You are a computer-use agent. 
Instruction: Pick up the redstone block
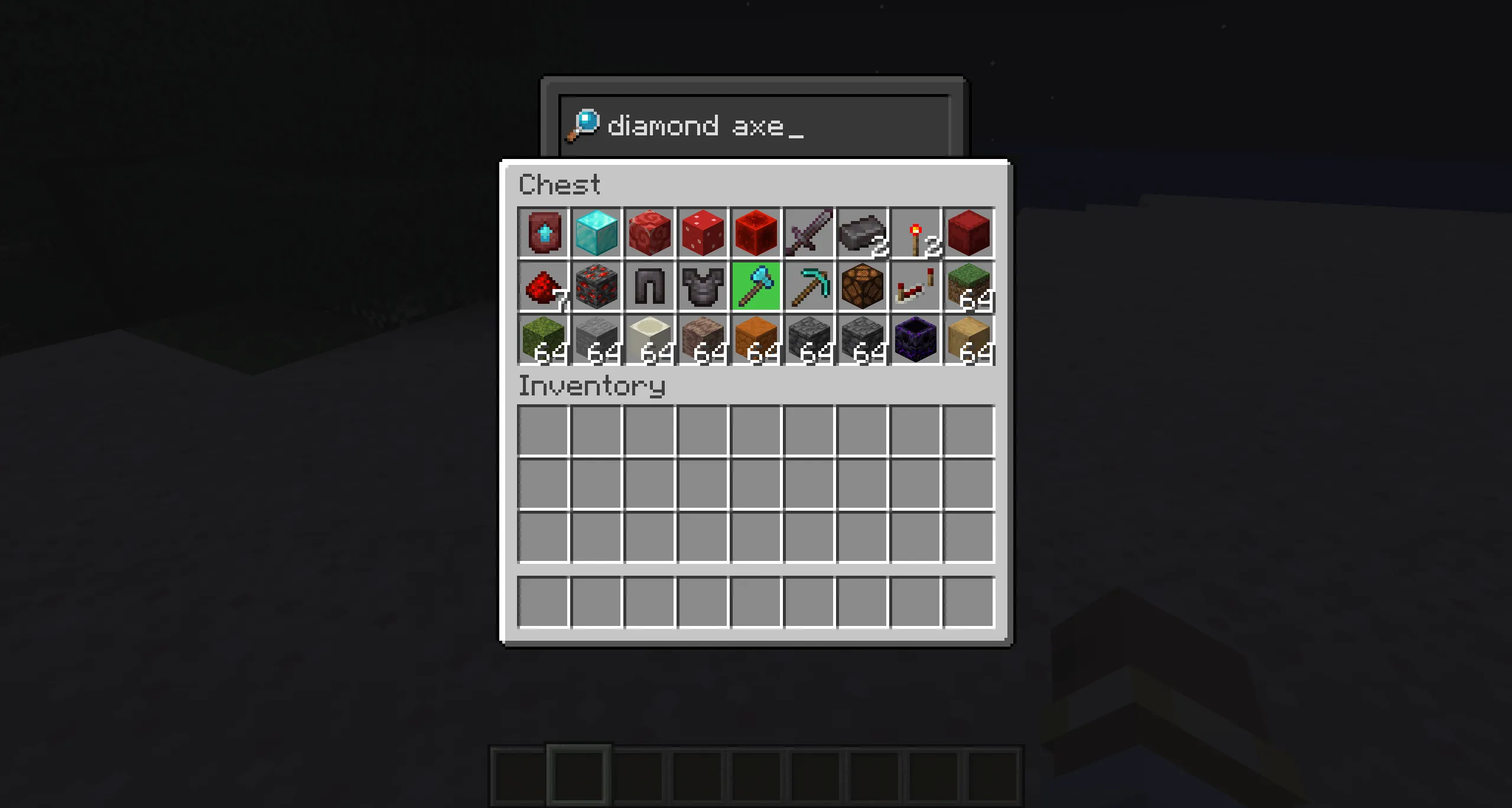click(755, 233)
